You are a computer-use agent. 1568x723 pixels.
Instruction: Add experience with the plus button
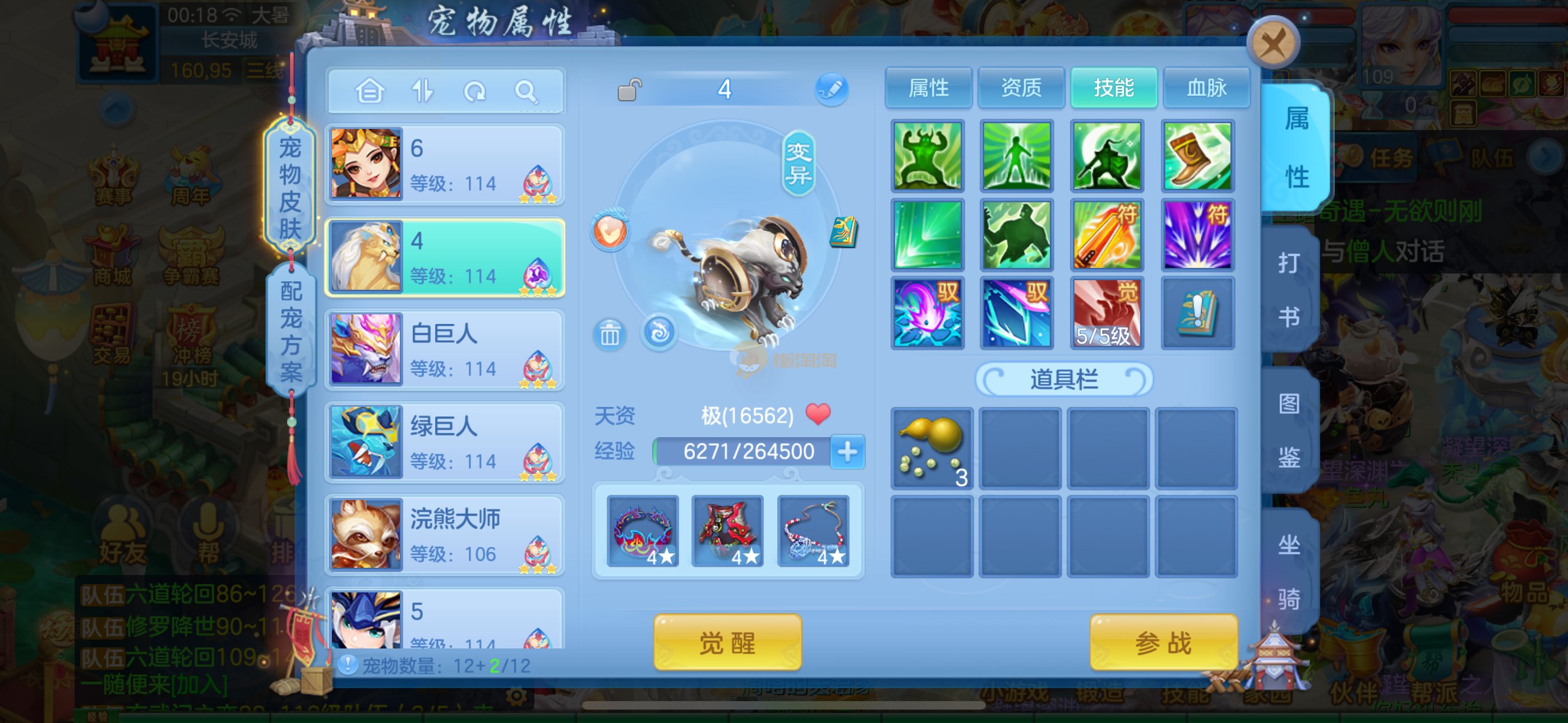(x=847, y=452)
